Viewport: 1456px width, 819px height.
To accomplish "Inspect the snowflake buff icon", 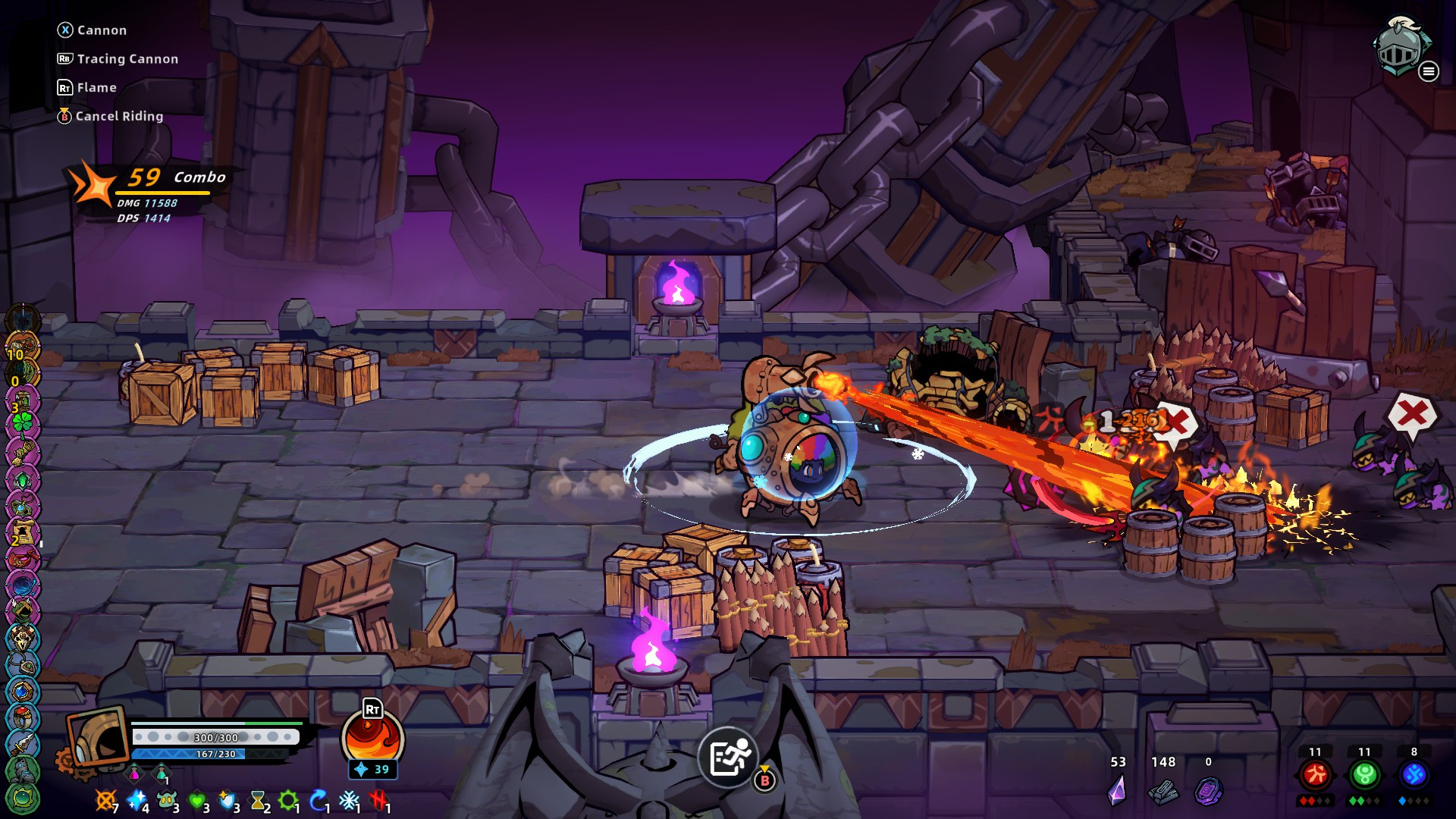I will point(349,800).
